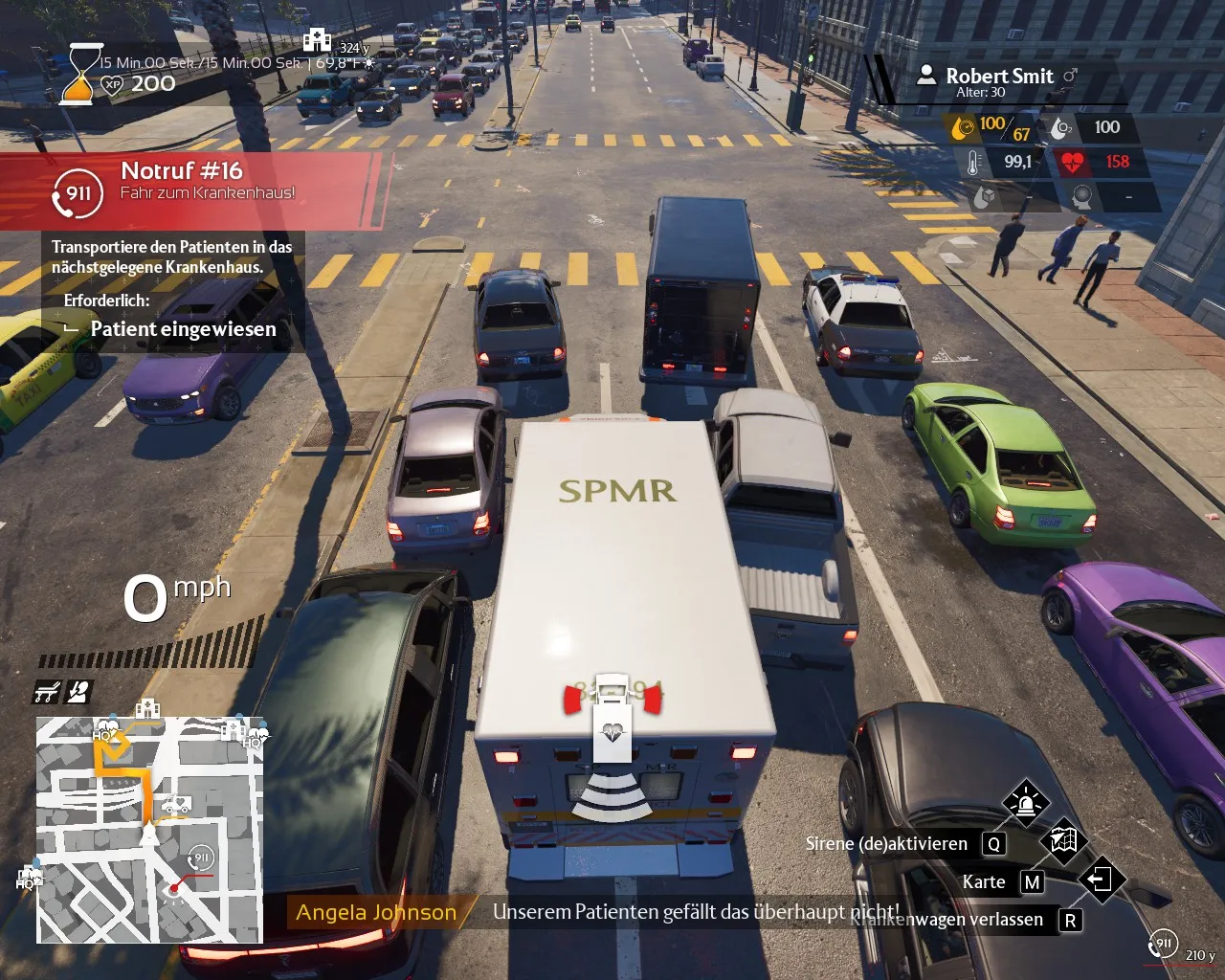Select the Notruf #16 mission banner
Image resolution: width=1225 pixels, height=980 pixels.
191,189
